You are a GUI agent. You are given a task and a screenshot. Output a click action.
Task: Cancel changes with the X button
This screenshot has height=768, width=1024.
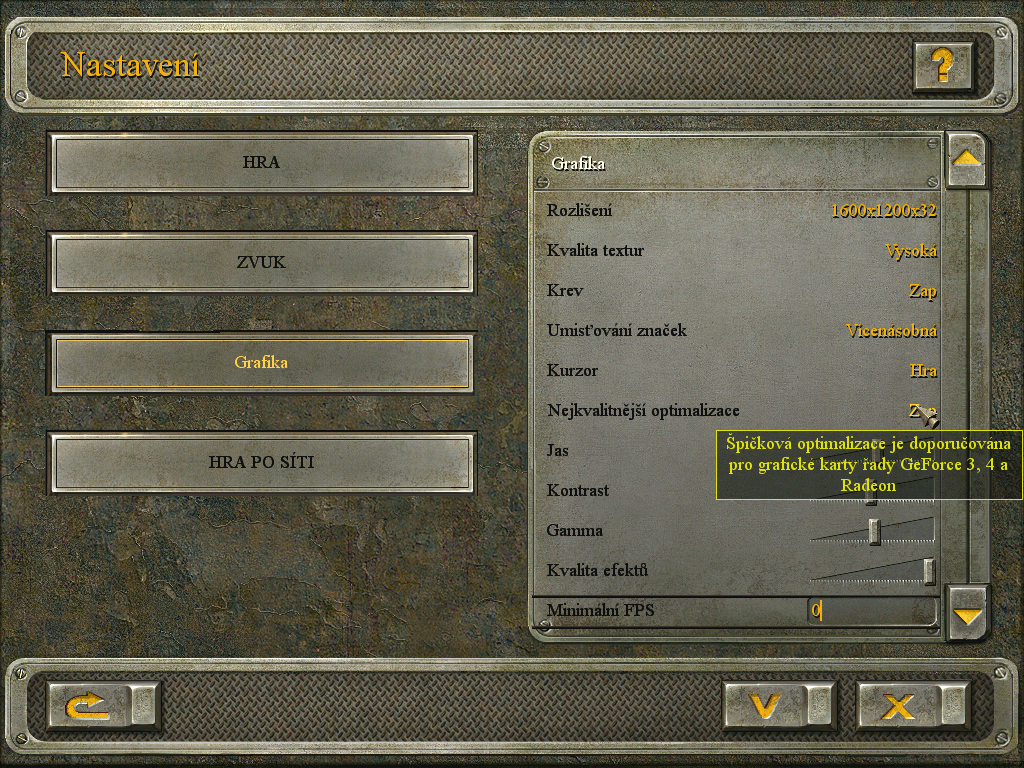pyautogui.click(x=897, y=707)
